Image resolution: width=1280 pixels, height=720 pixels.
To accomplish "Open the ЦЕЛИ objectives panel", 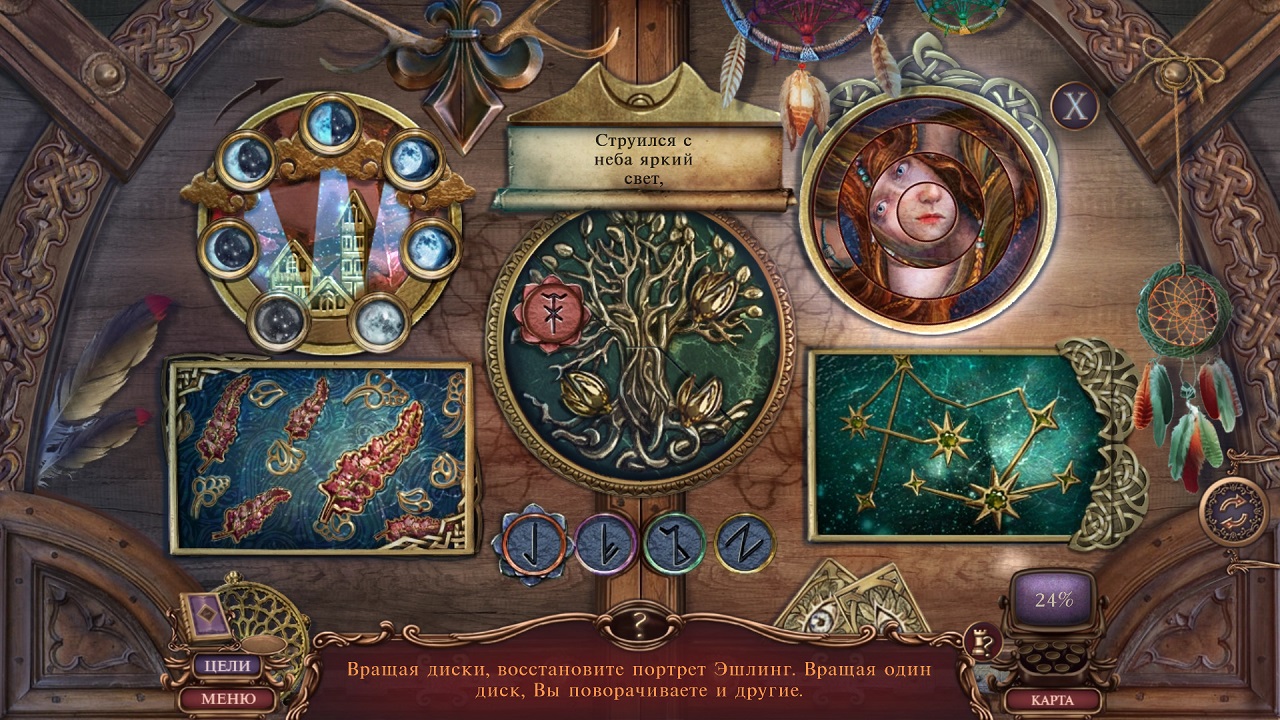I will tap(227, 665).
